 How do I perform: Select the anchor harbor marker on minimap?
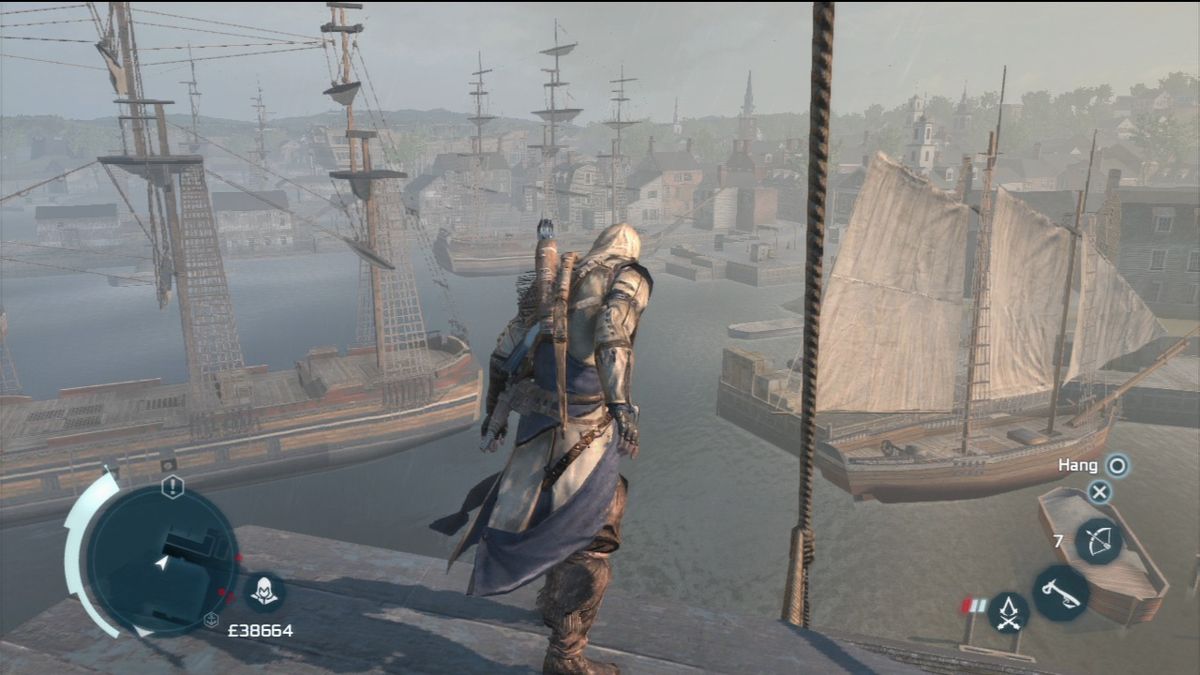point(211,620)
